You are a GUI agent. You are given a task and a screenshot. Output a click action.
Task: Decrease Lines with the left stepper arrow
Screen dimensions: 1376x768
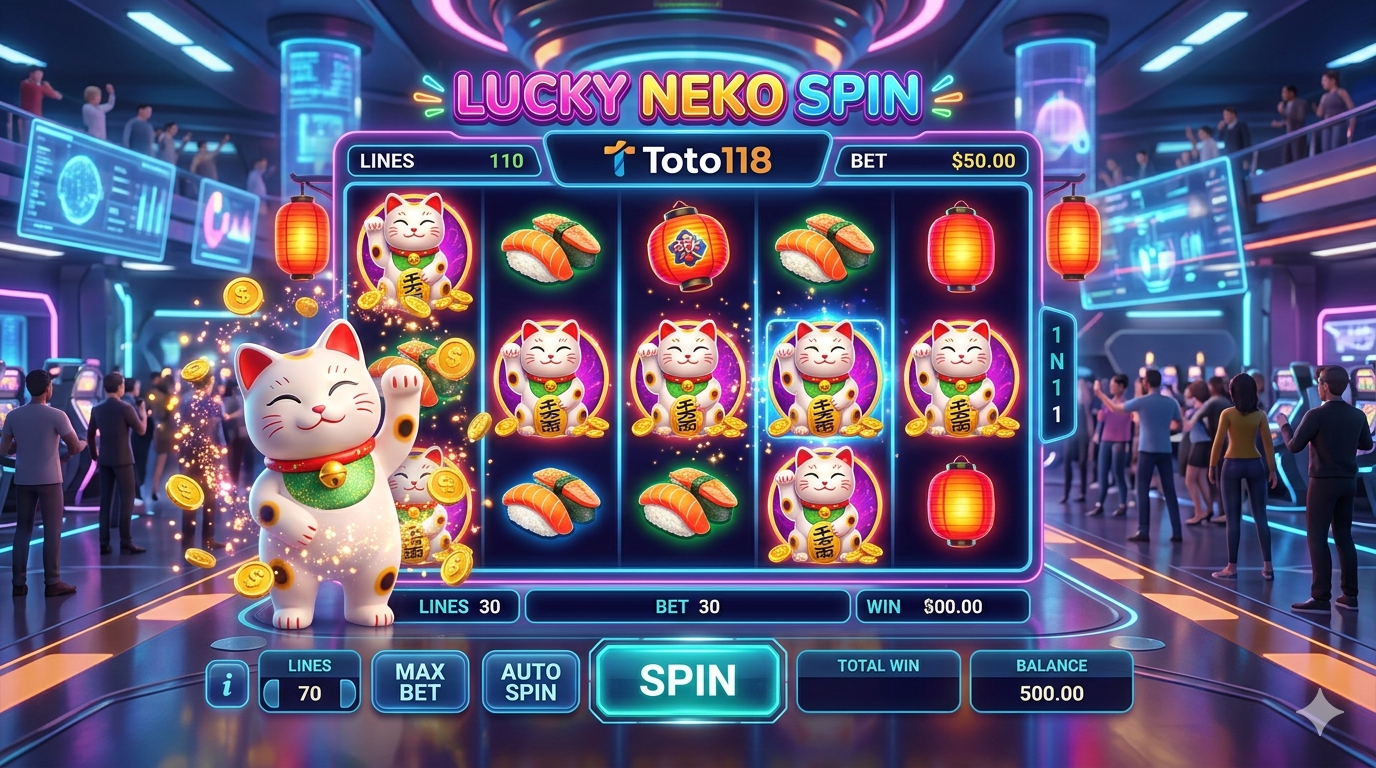pos(271,693)
